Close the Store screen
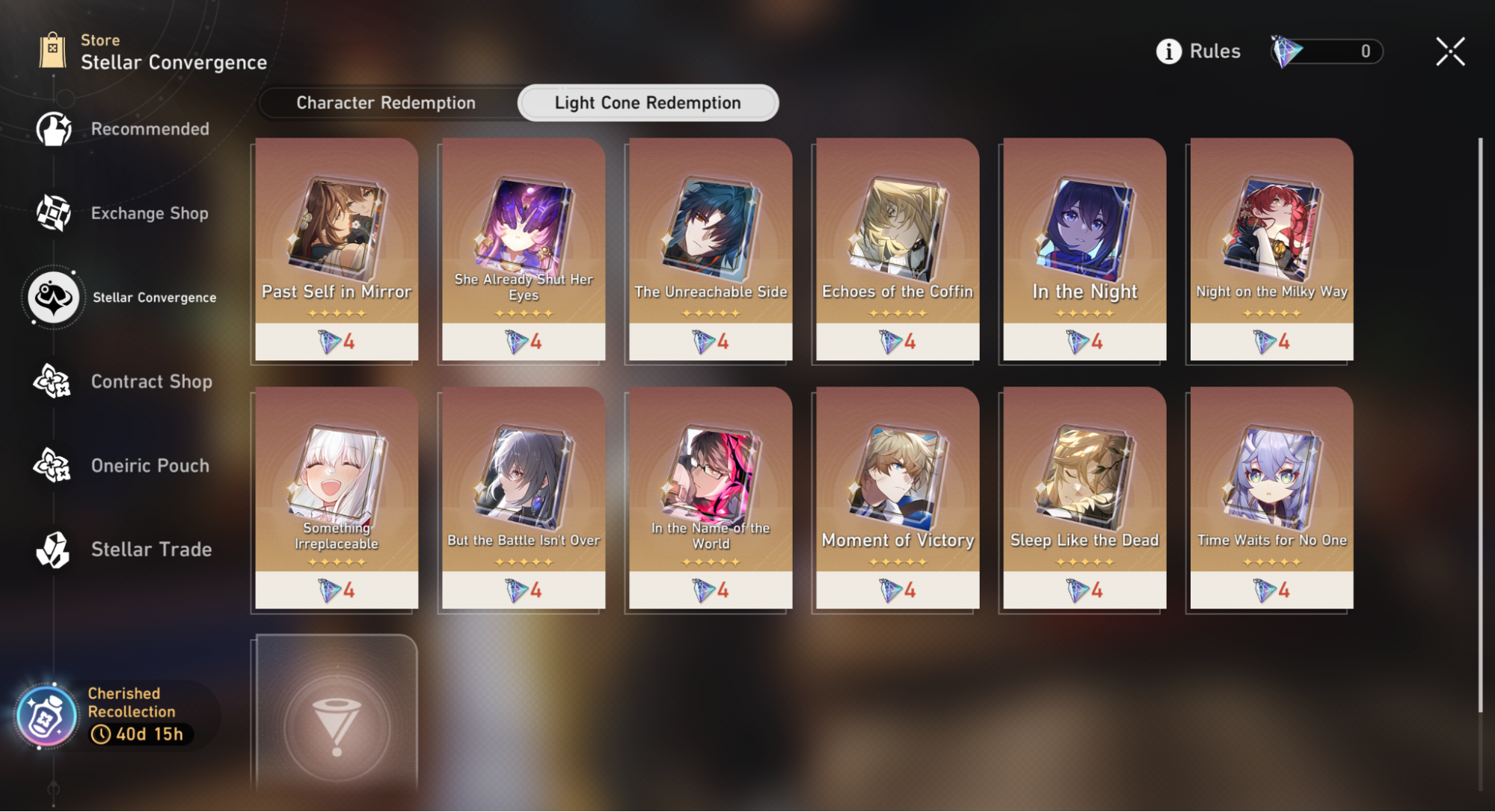1495x812 pixels. (1449, 52)
